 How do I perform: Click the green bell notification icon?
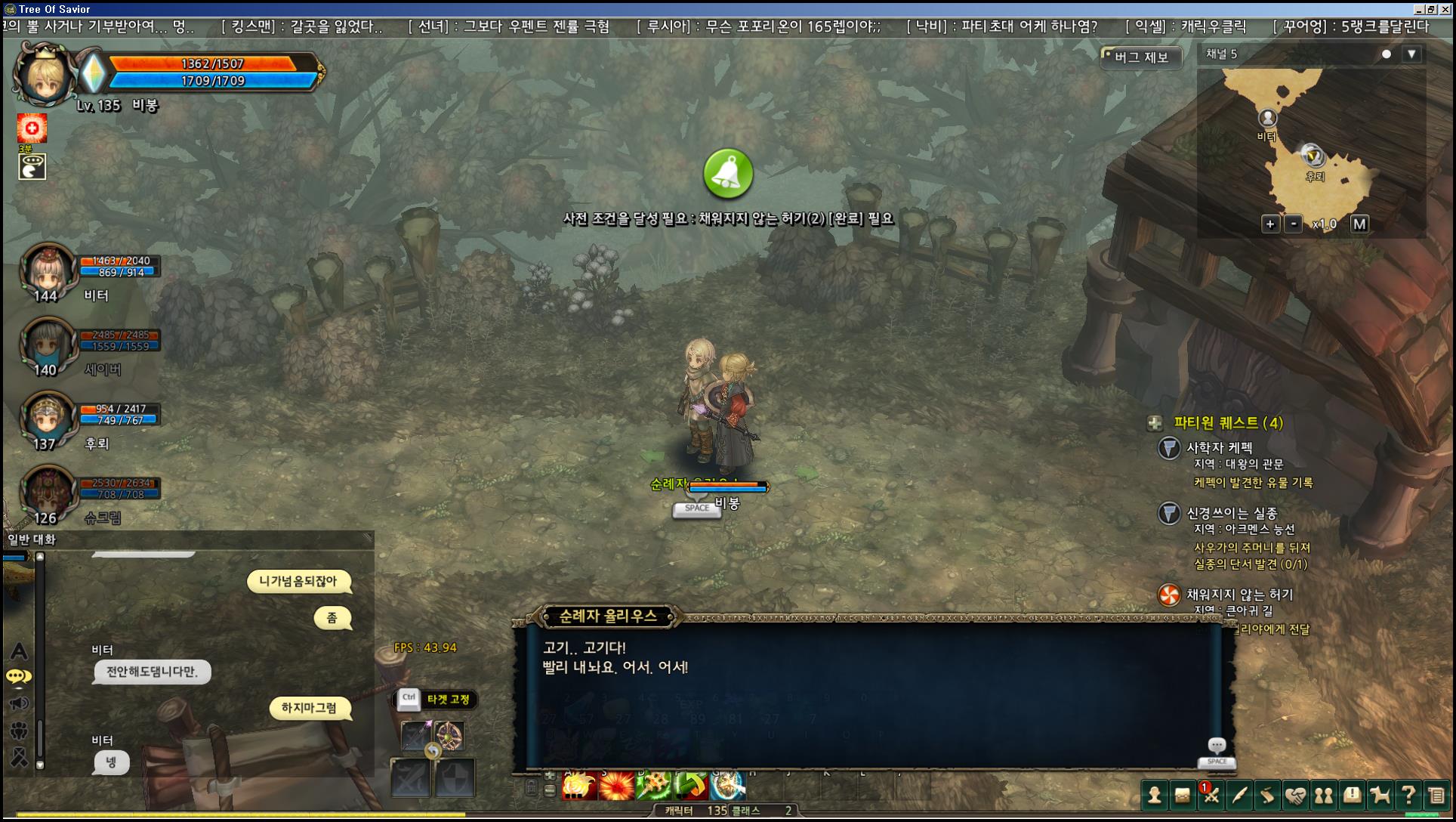728,174
